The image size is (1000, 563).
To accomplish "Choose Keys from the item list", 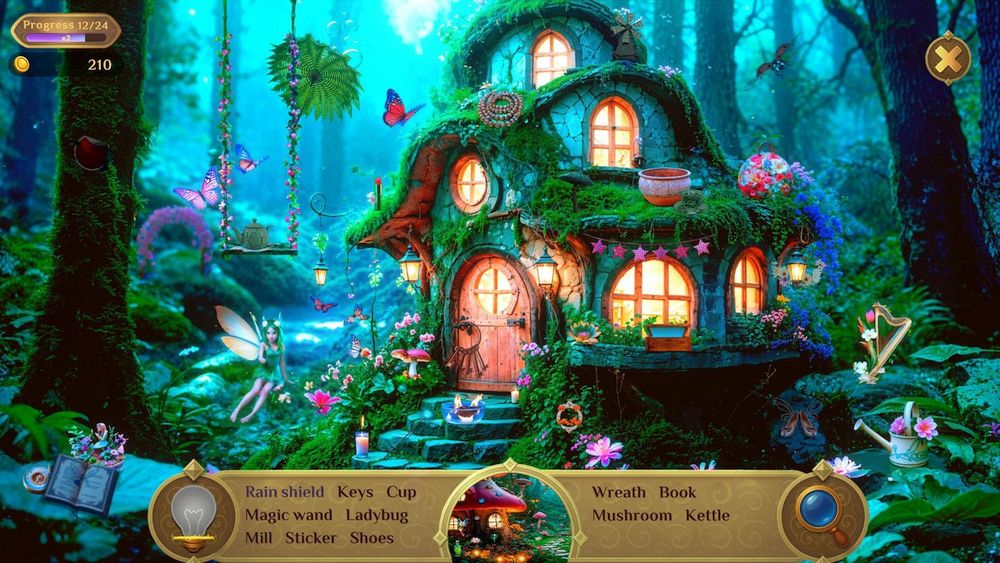I will (x=355, y=492).
